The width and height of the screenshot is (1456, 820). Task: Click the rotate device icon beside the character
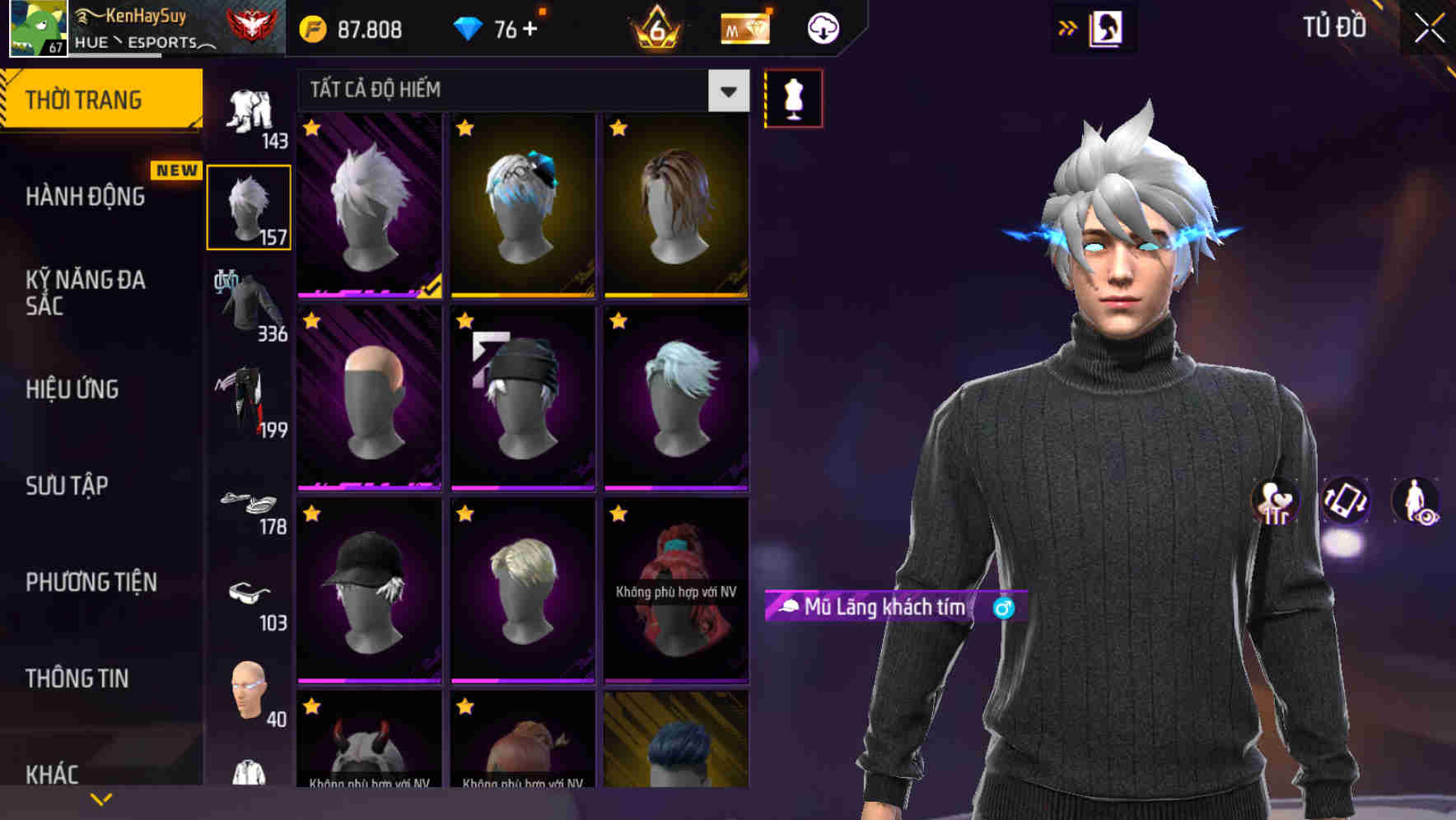[x=1346, y=503]
